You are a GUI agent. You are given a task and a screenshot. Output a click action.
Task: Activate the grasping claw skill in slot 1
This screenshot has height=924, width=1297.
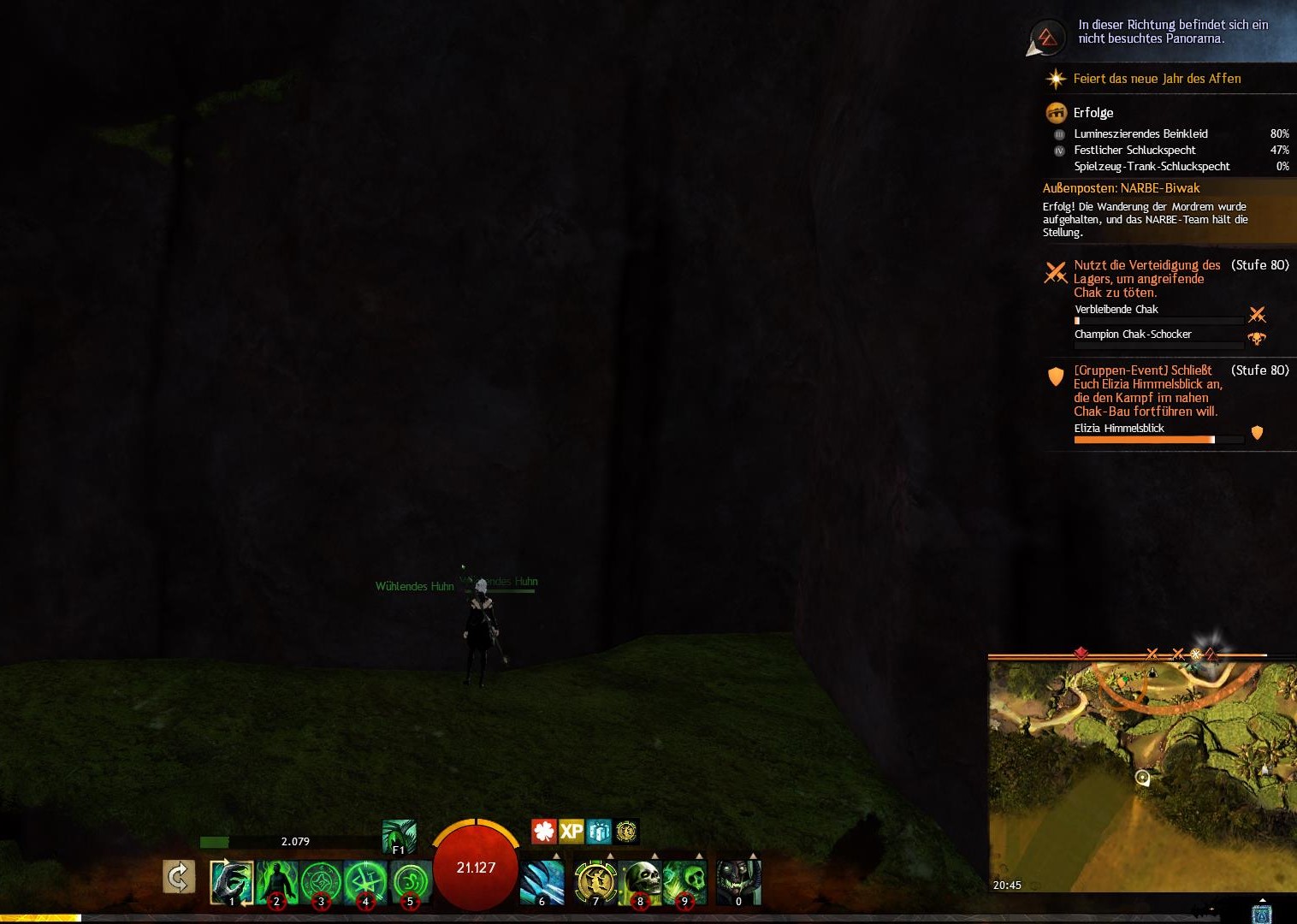(x=232, y=882)
